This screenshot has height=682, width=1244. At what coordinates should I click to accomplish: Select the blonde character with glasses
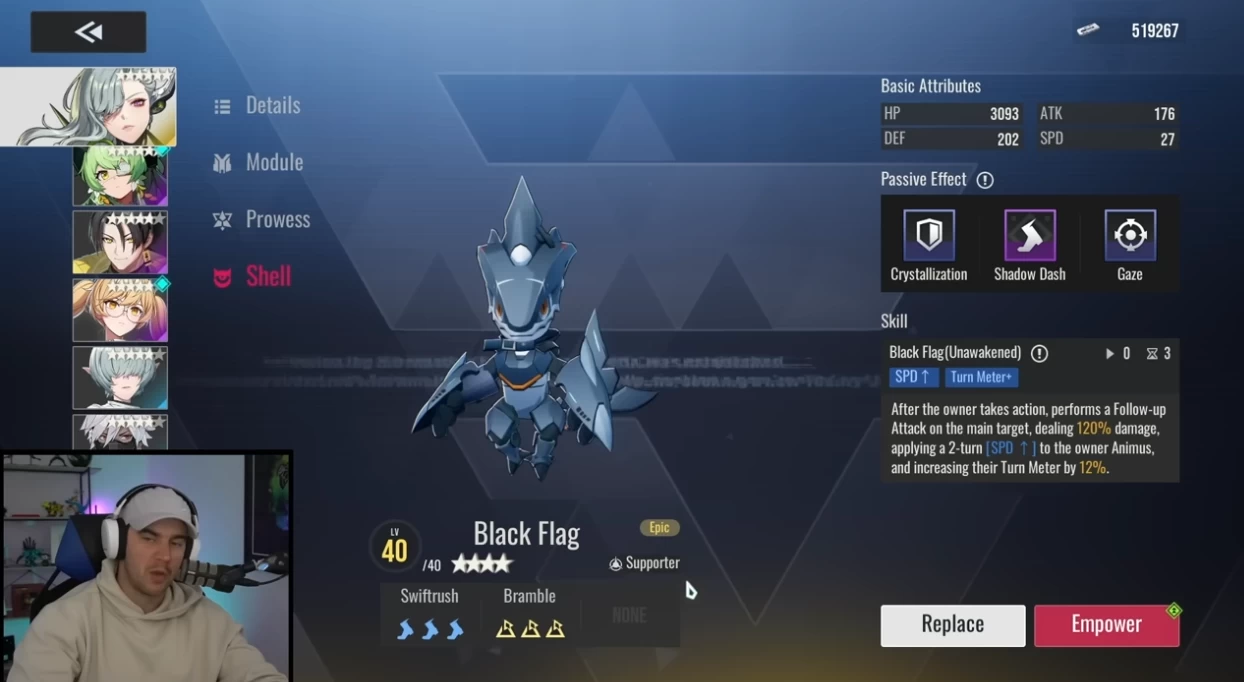pos(120,310)
